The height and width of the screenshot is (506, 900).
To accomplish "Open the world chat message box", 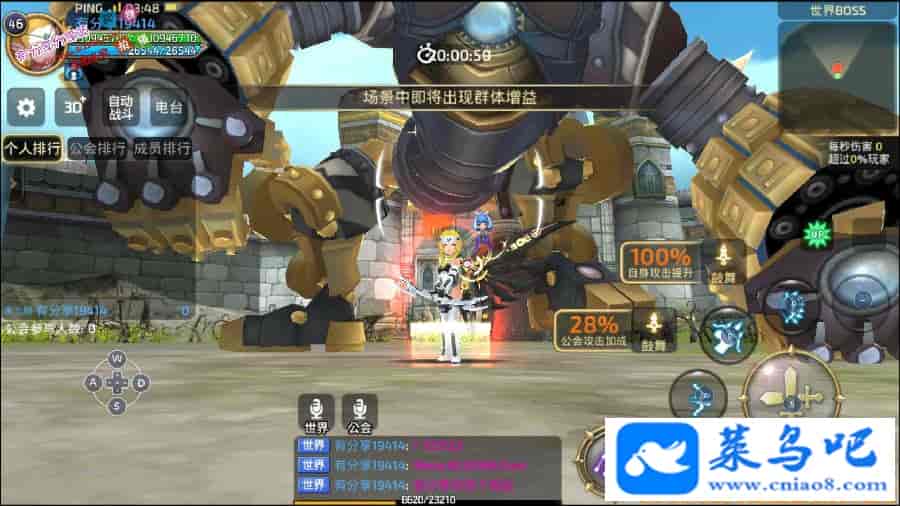I will click(428, 465).
